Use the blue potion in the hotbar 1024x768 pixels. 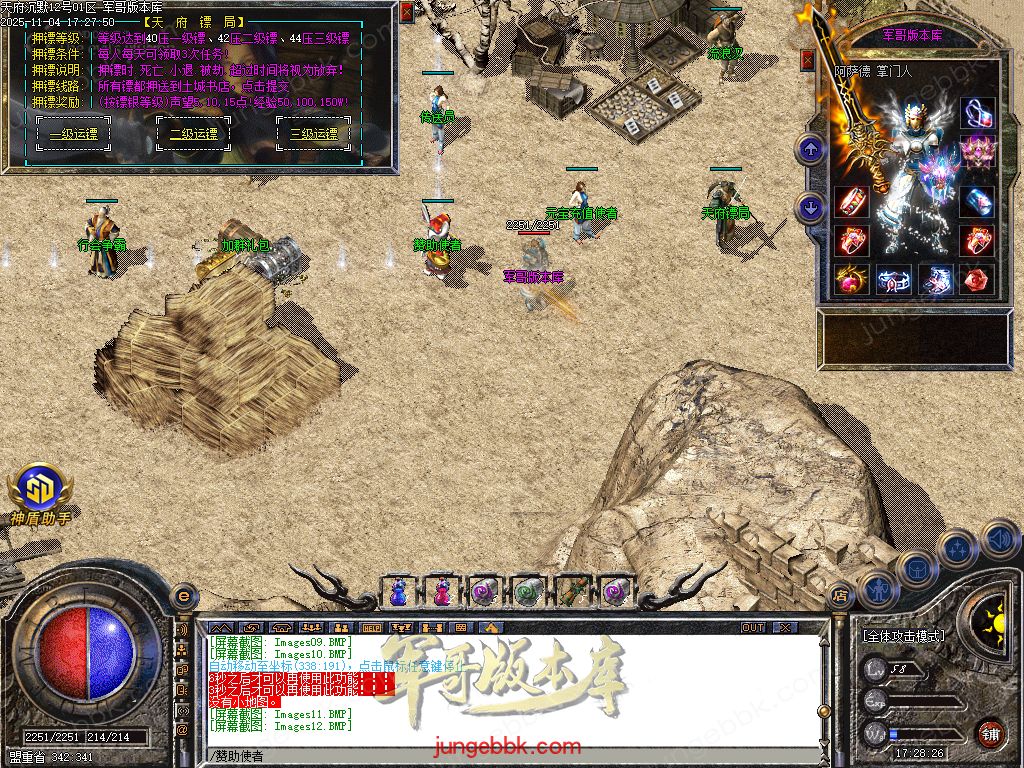click(x=398, y=592)
